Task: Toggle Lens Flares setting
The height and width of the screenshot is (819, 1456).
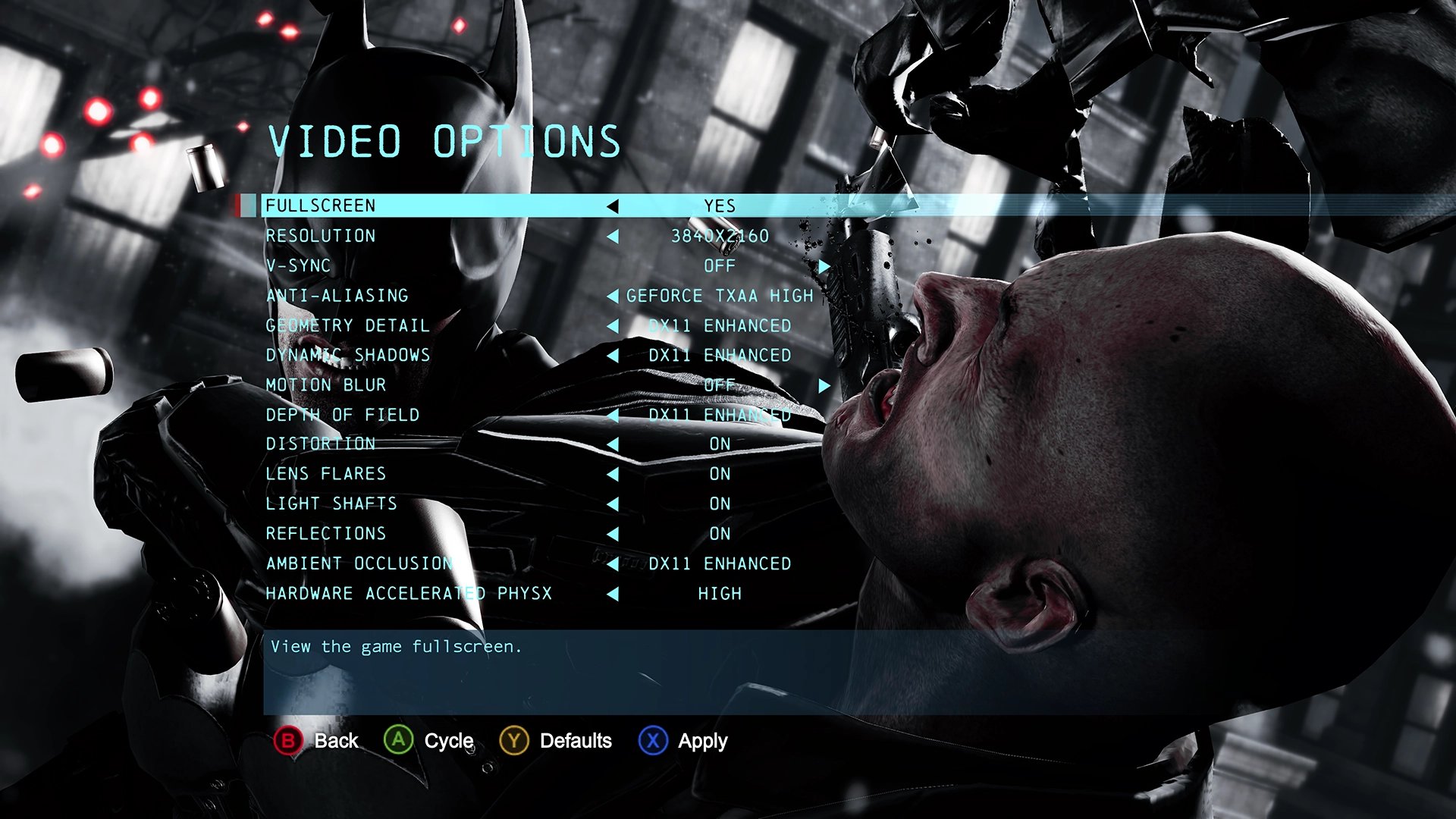Action: coord(613,473)
